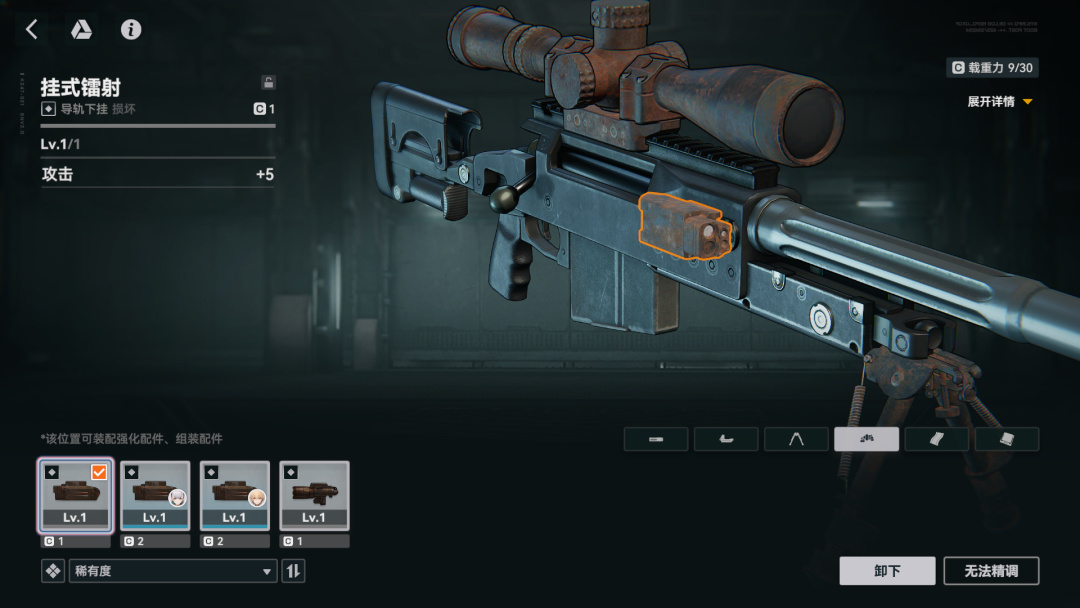Open the info icon in the top bar
The image size is (1080, 608).
tap(131, 30)
